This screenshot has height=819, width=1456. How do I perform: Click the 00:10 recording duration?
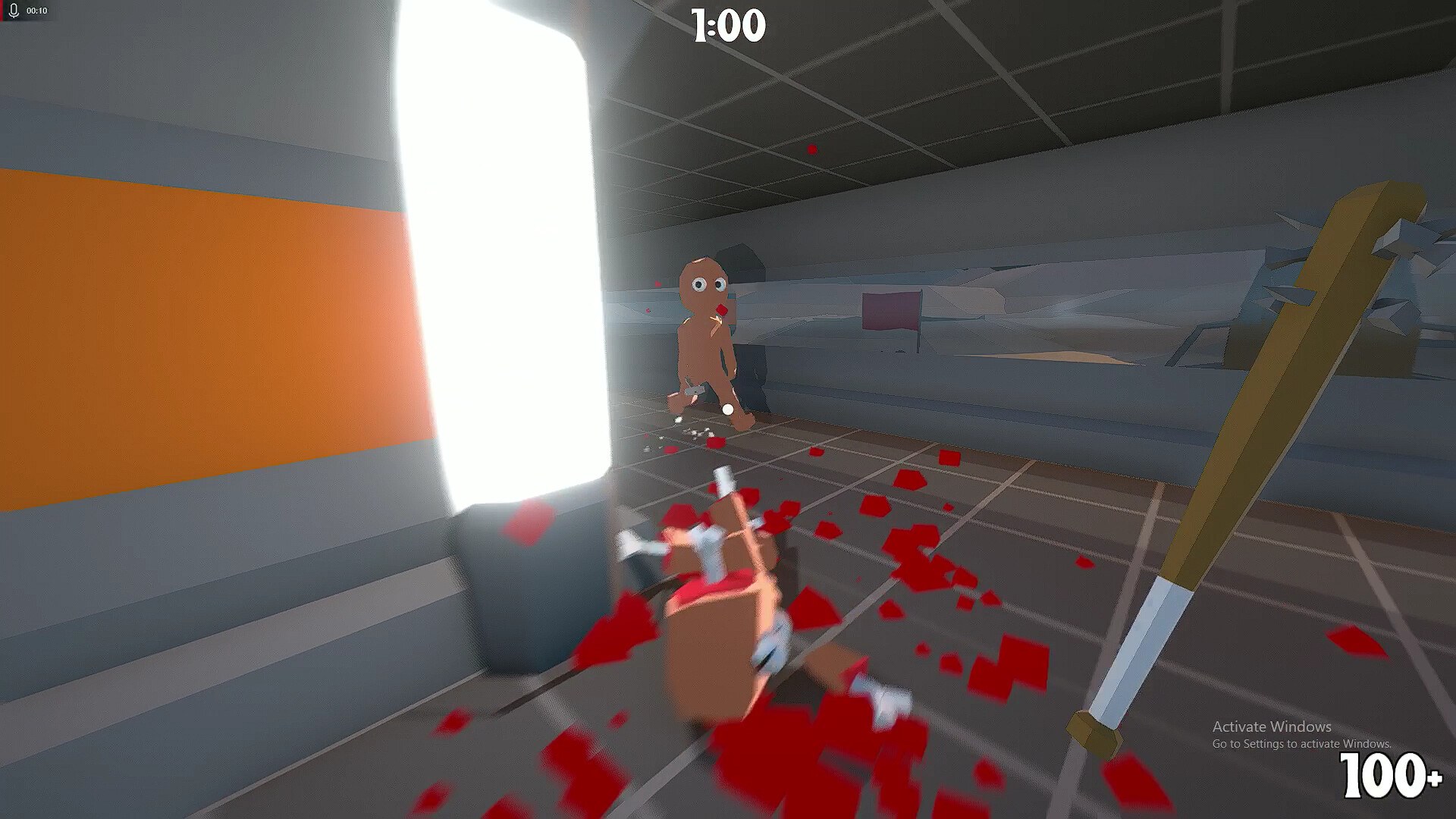(x=38, y=11)
